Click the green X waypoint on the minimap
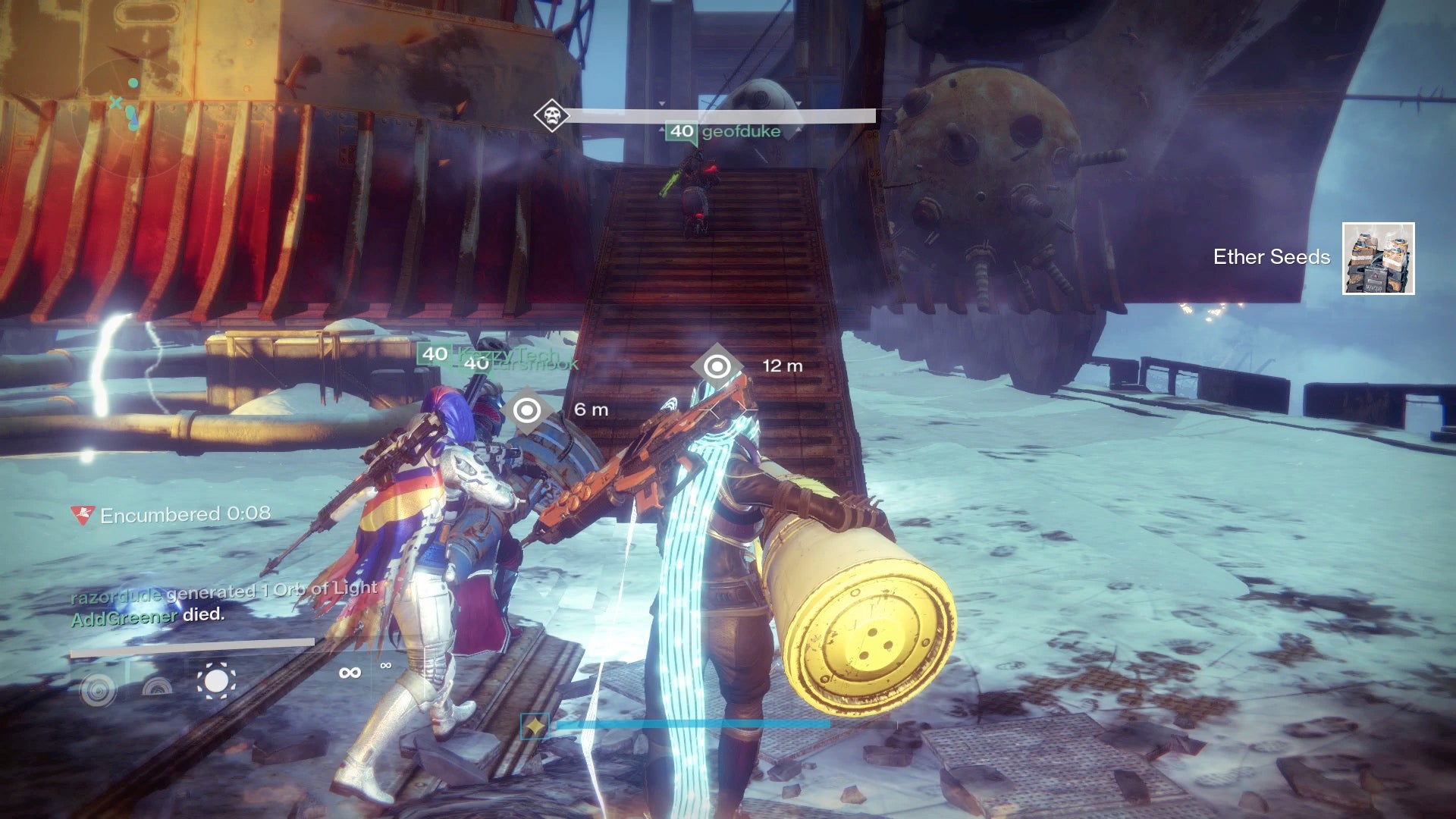Screen dimensions: 1456x819 coord(115,102)
